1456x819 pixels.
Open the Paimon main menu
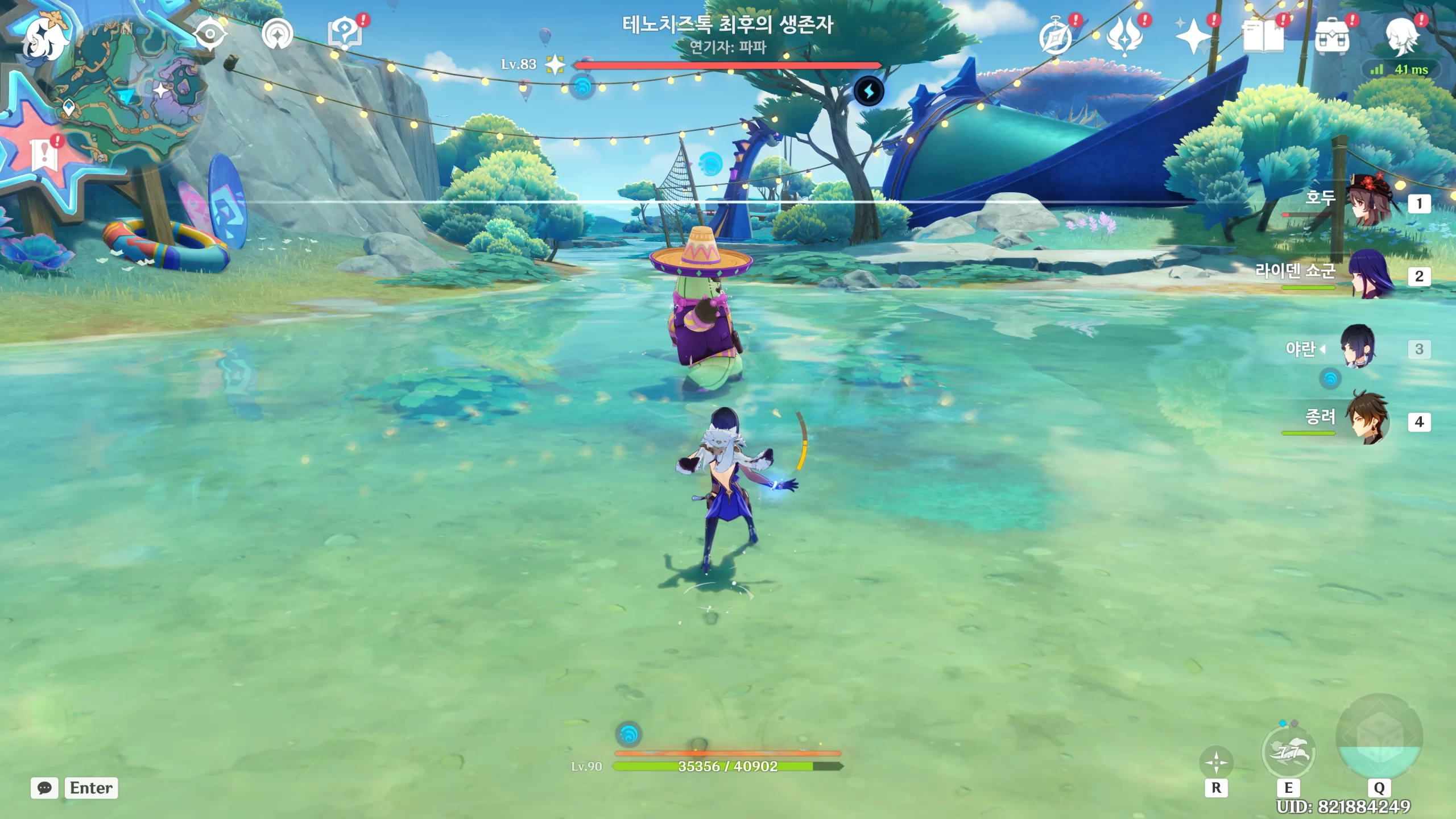point(44,38)
